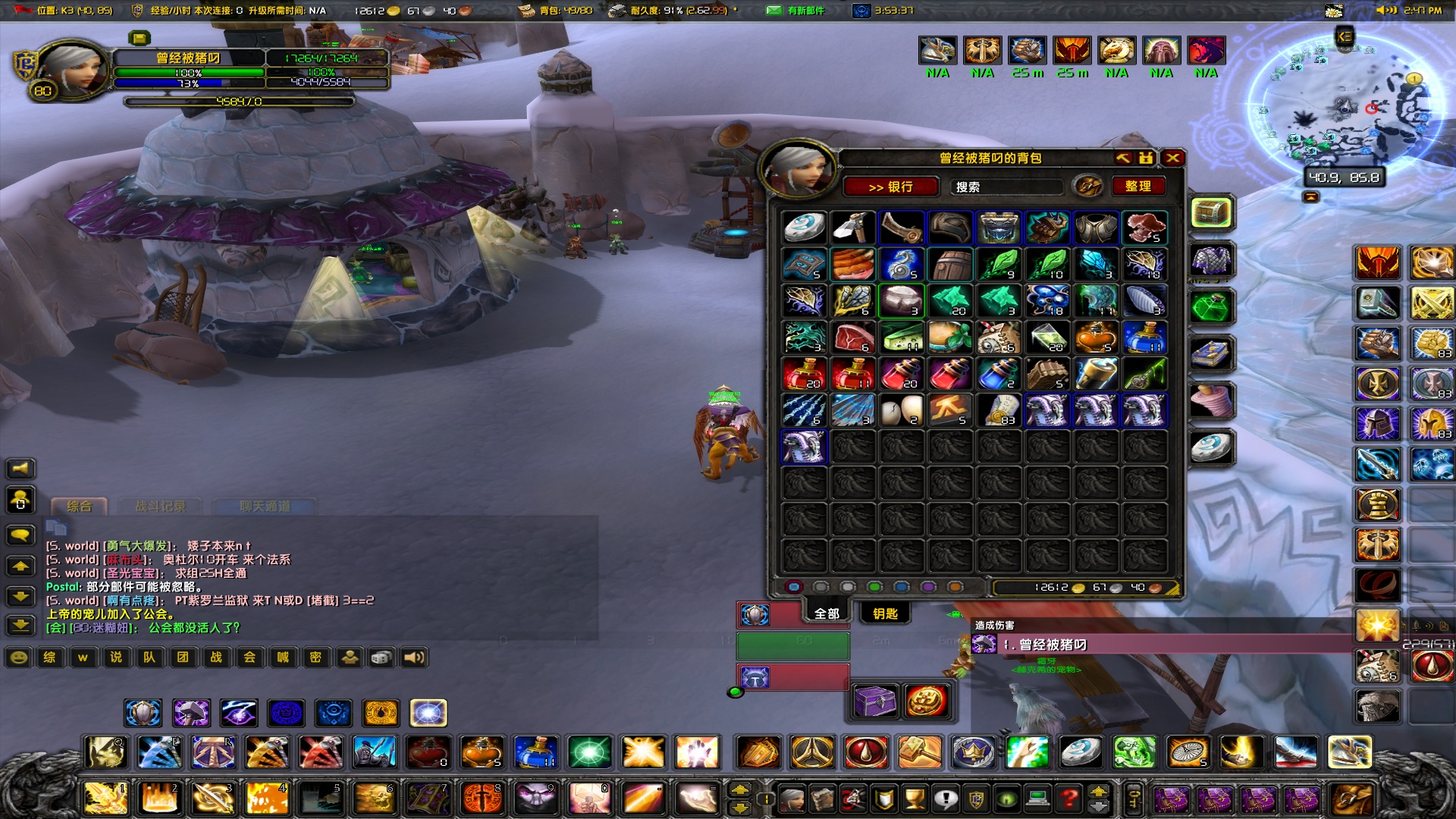Select the Hearthstone in the first bag slot
The image size is (1456, 819).
(x=804, y=227)
